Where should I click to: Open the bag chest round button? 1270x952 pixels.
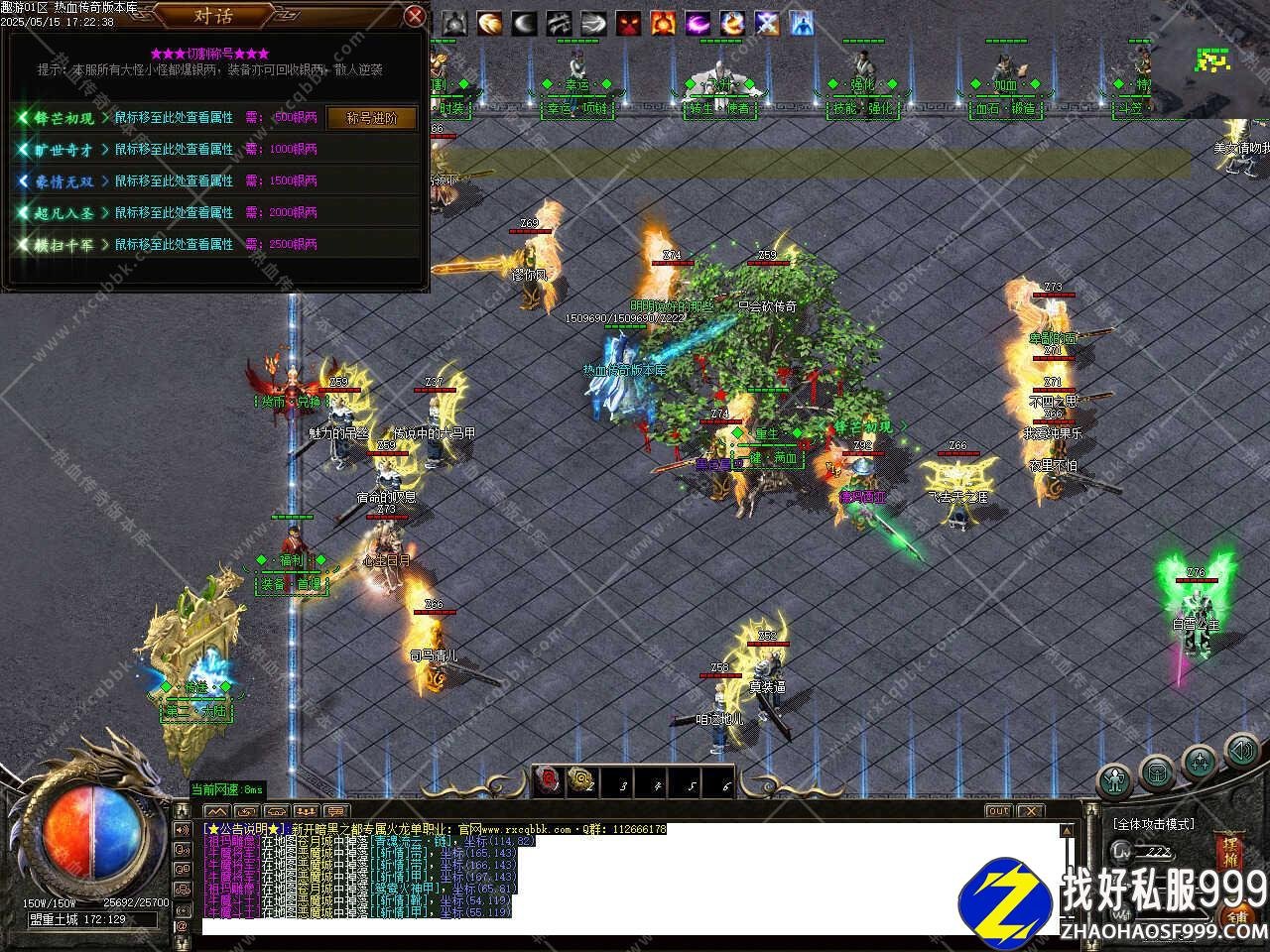[x=1157, y=770]
